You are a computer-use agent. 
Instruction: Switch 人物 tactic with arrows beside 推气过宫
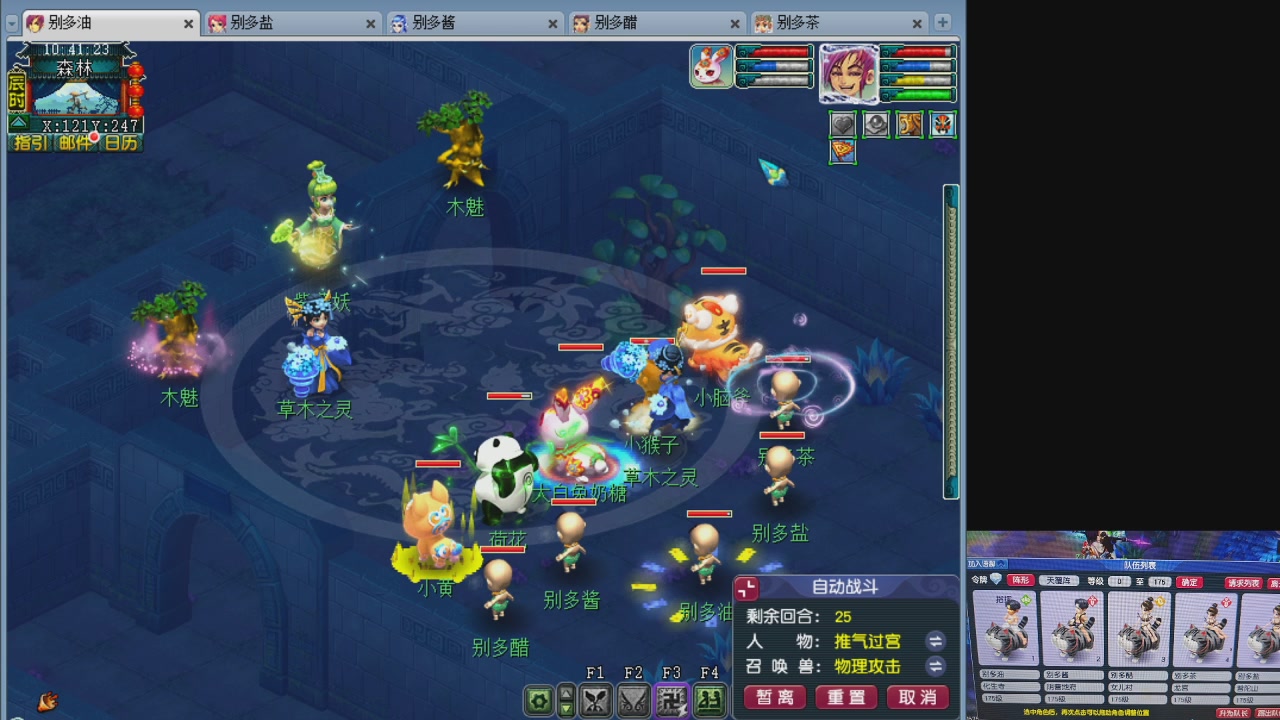tap(935, 641)
